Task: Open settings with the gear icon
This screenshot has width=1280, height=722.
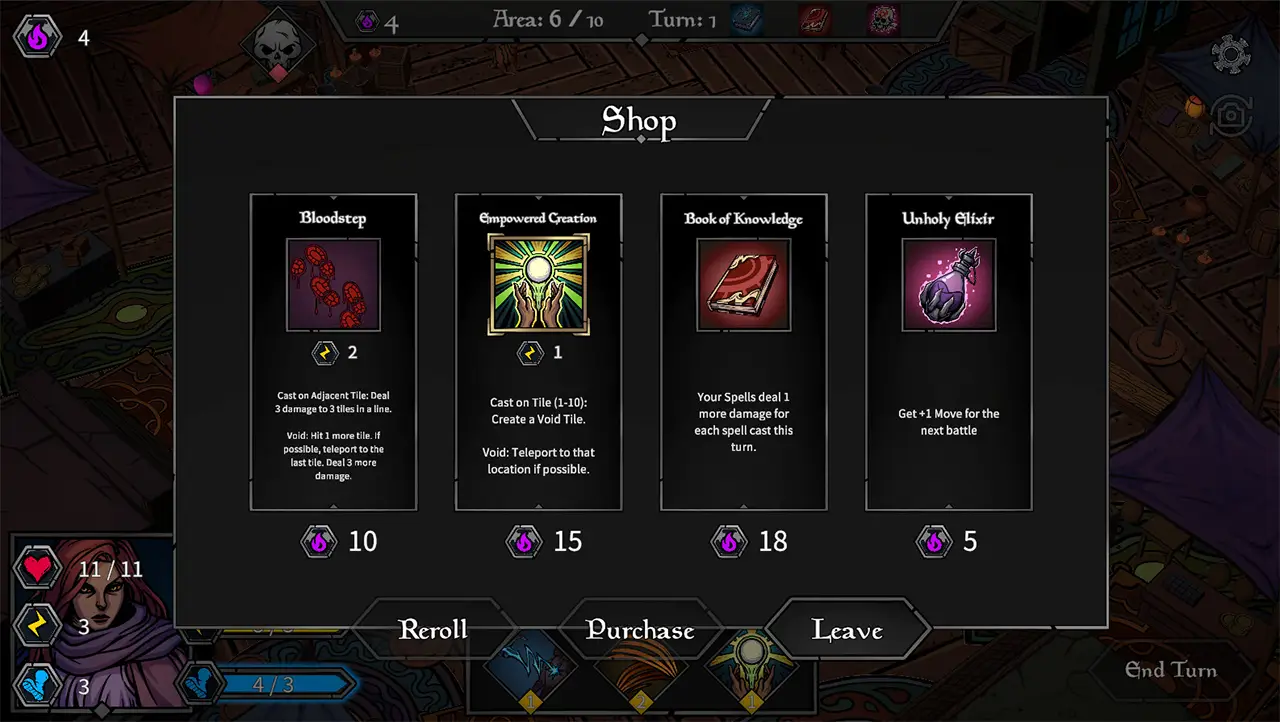Action: coord(1231,54)
